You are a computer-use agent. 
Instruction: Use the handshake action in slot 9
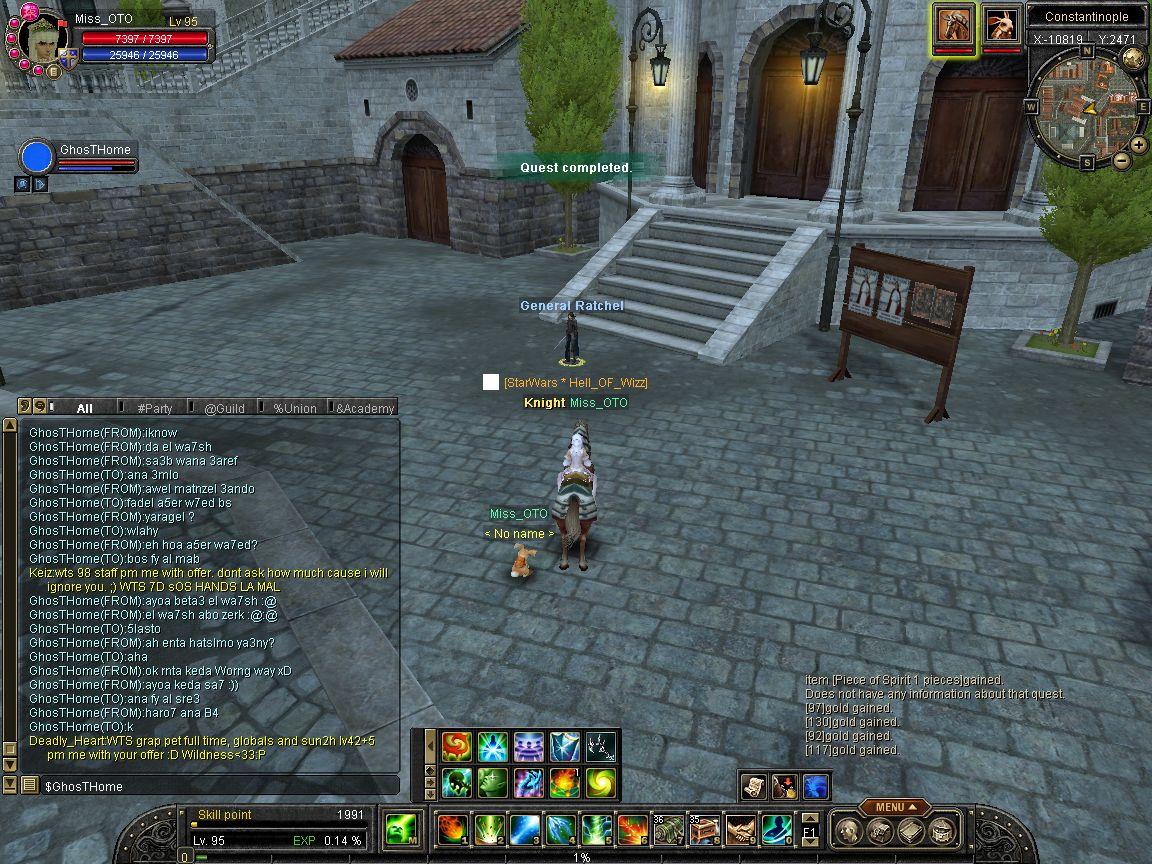[x=740, y=829]
